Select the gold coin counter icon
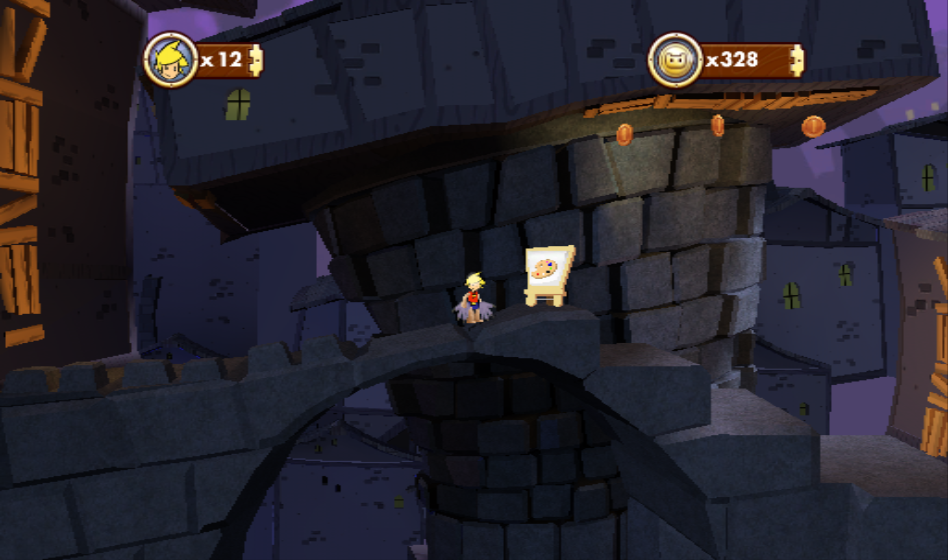This screenshot has width=948, height=560. pos(675,60)
